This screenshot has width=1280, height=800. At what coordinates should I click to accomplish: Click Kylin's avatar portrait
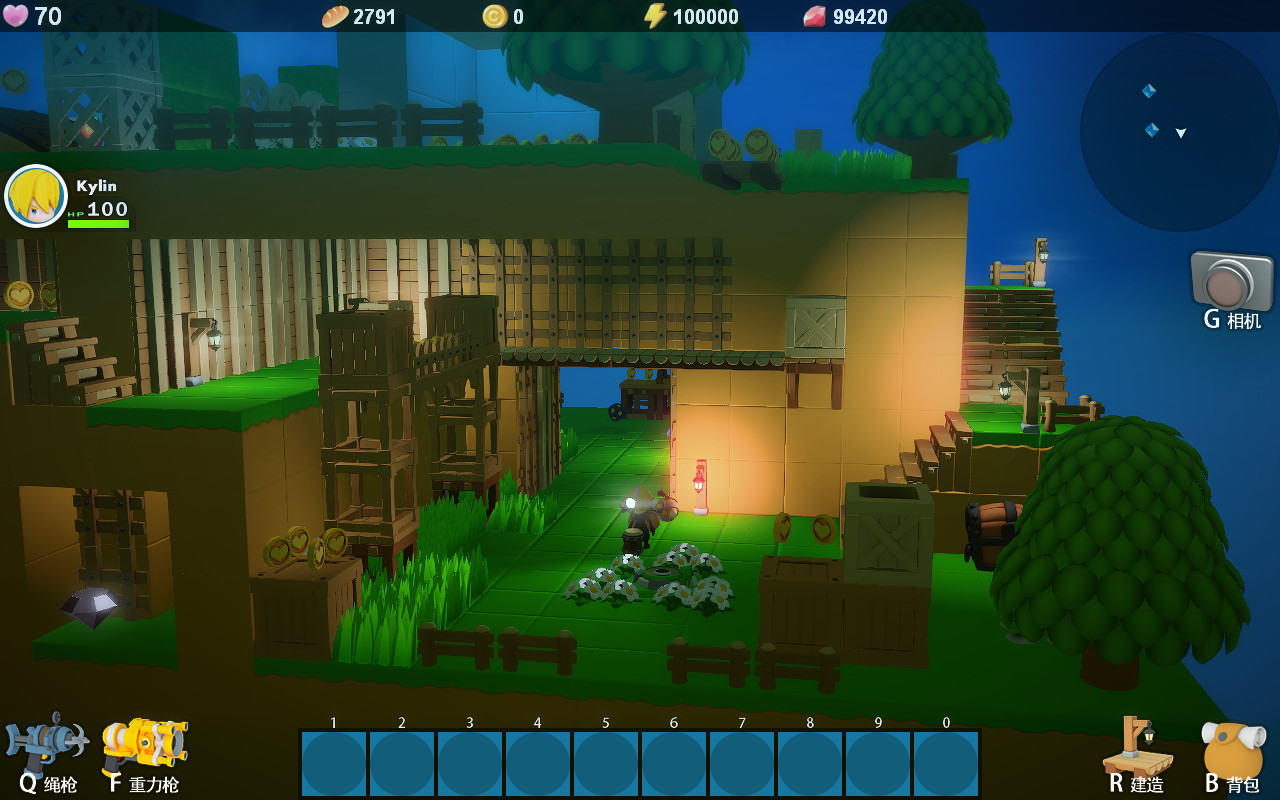point(36,196)
